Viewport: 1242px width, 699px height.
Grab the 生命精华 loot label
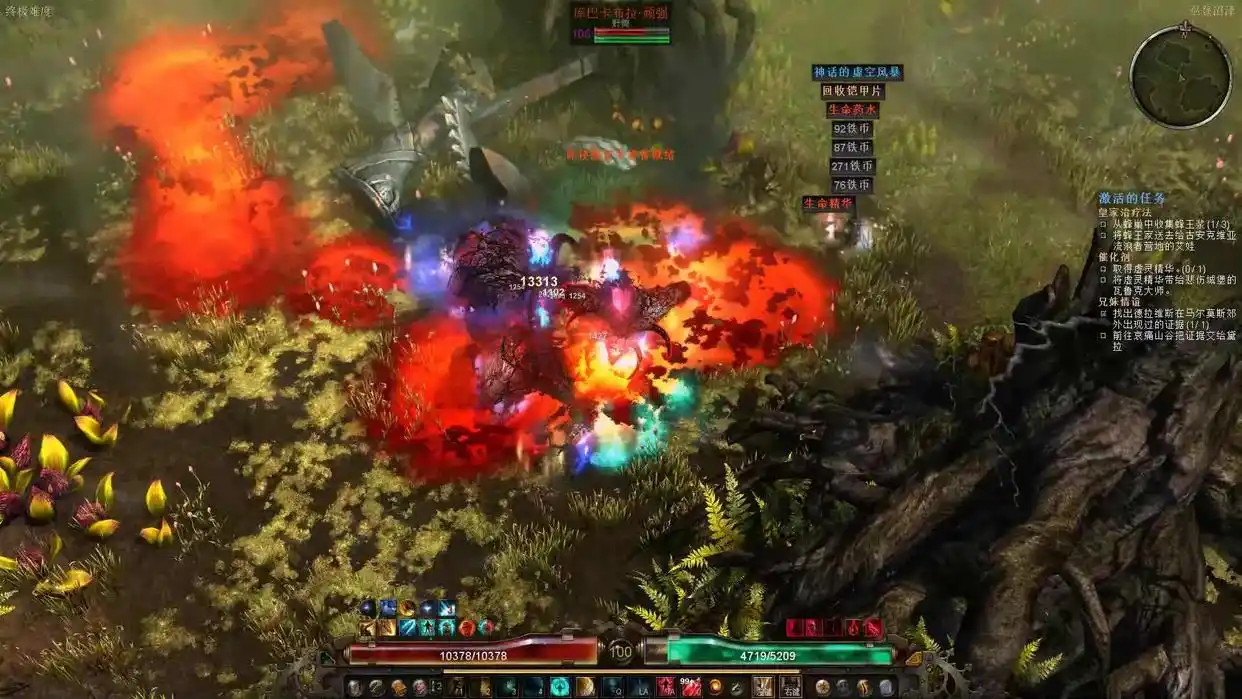[829, 204]
